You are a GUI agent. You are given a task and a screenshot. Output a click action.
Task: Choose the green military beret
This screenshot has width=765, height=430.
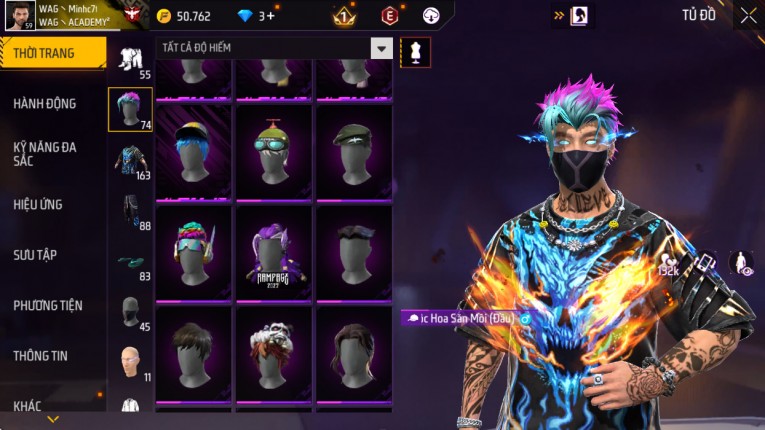pyautogui.click(x=354, y=152)
